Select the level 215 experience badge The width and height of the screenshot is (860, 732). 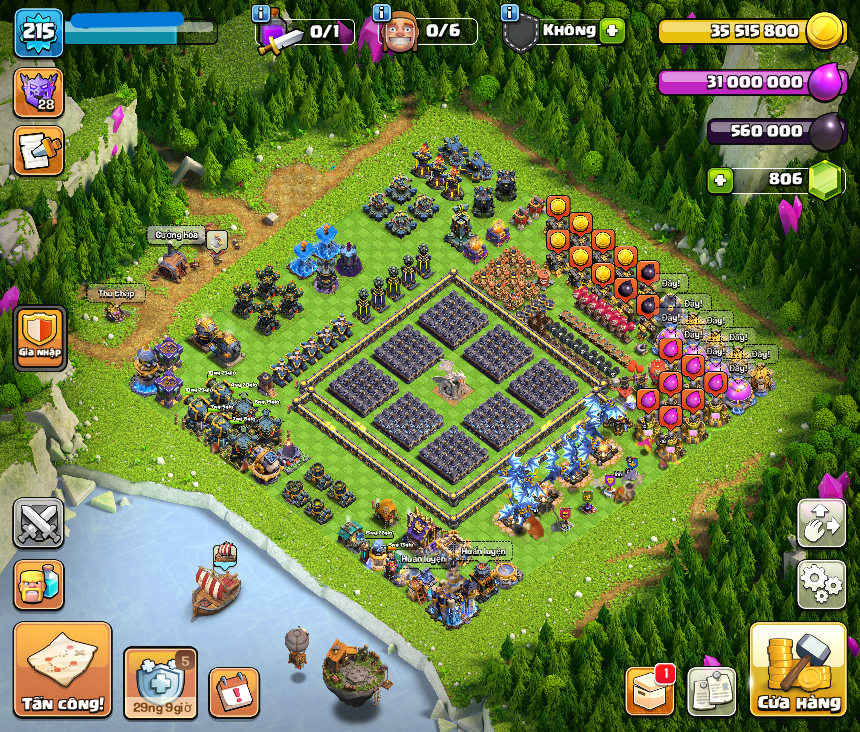coord(39,32)
